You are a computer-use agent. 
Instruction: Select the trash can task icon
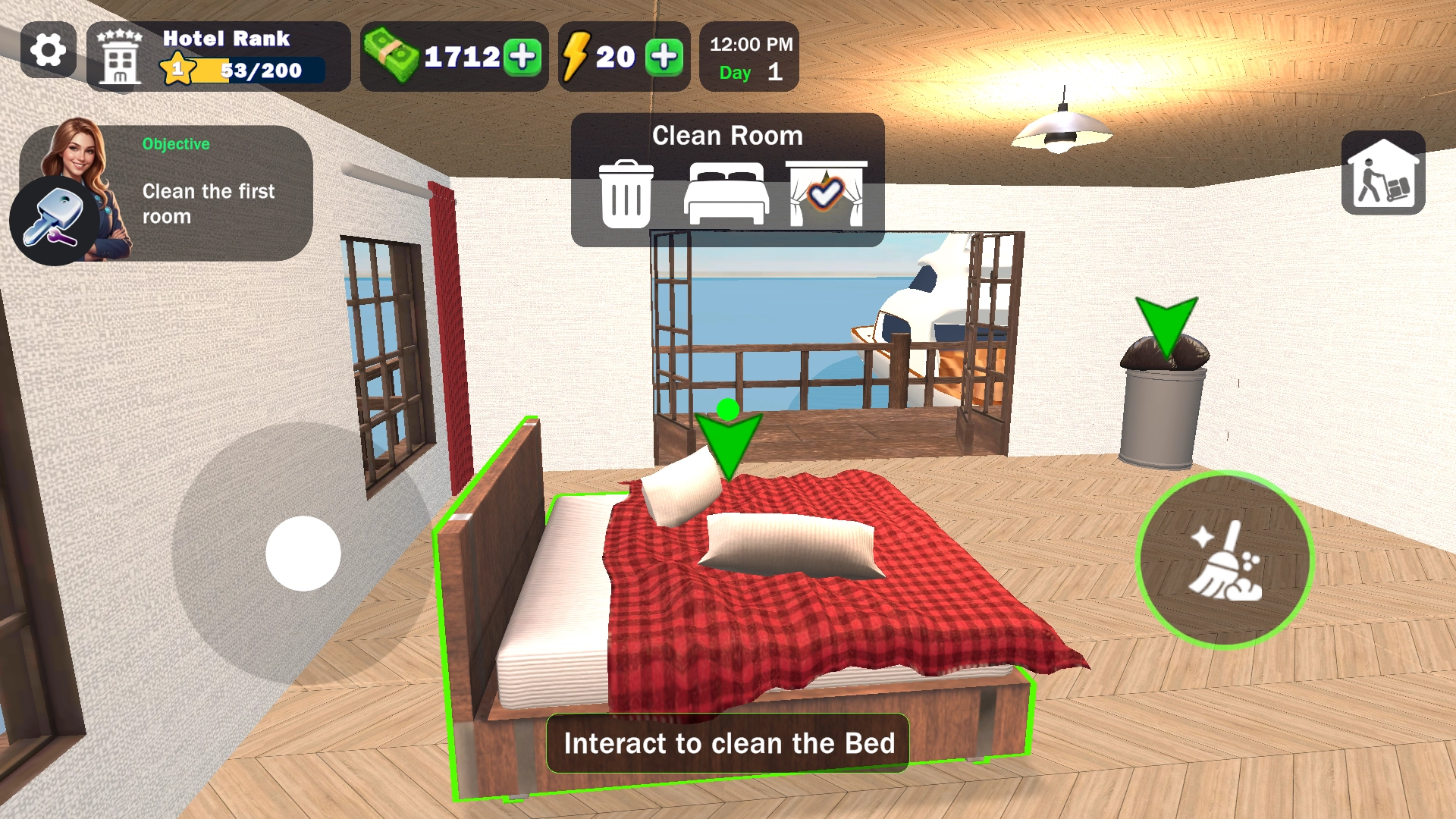(x=626, y=194)
